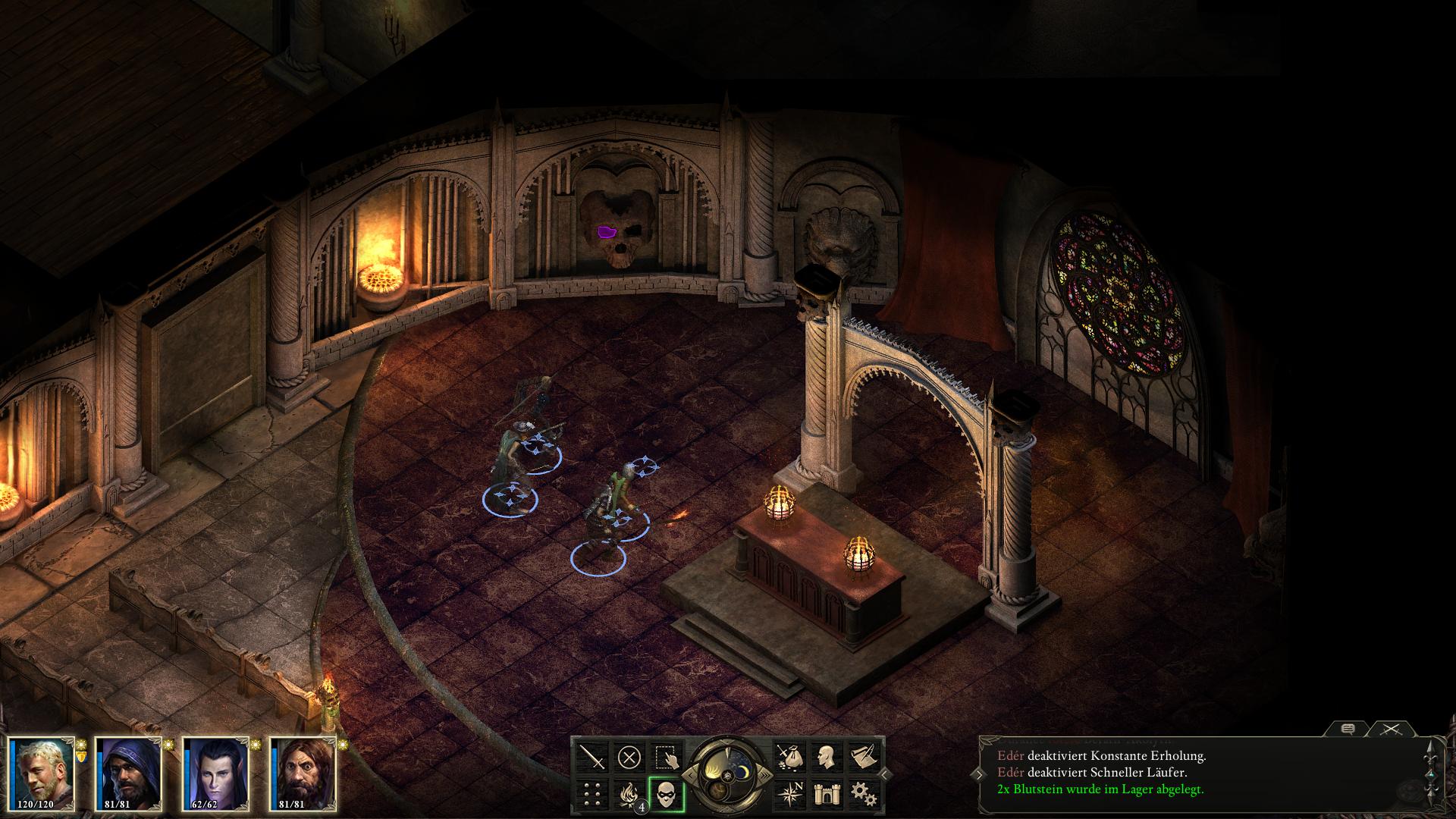This screenshot has width=1456, height=819.
Task: Toggle stealth mode masked face icon
Action: click(x=667, y=794)
